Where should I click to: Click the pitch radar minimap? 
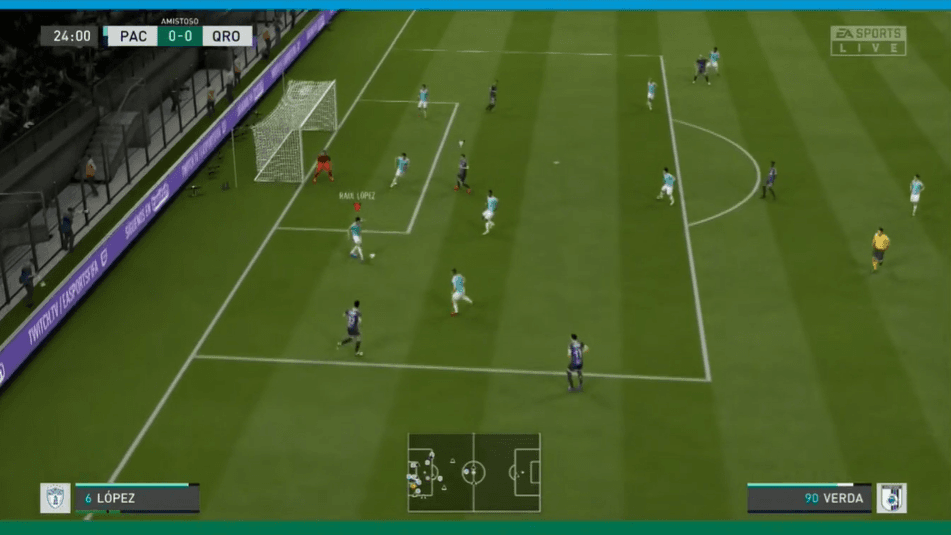[x=473, y=472]
